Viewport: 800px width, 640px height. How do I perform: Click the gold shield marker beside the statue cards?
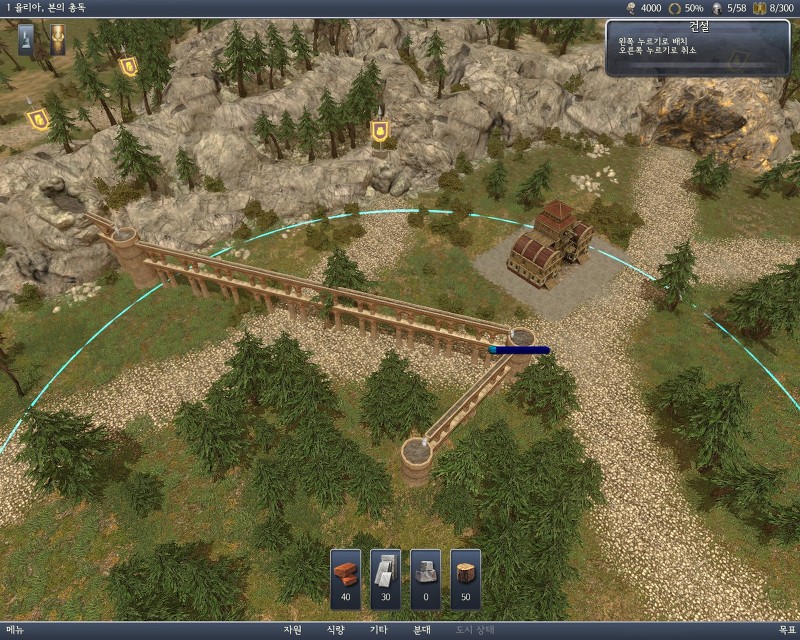point(129,67)
